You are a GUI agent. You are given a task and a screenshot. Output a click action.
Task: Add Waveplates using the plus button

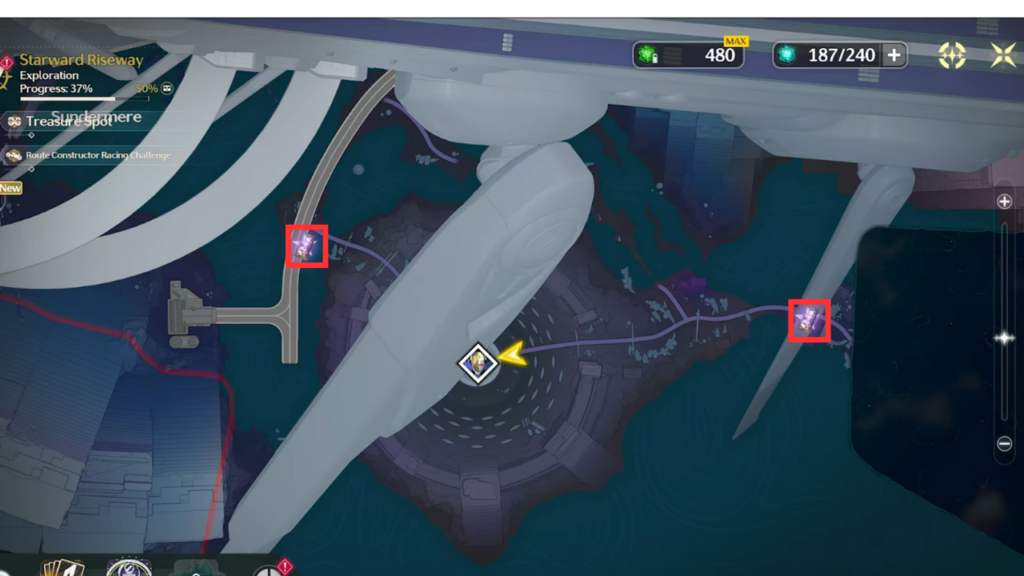(x=893, y=55)
